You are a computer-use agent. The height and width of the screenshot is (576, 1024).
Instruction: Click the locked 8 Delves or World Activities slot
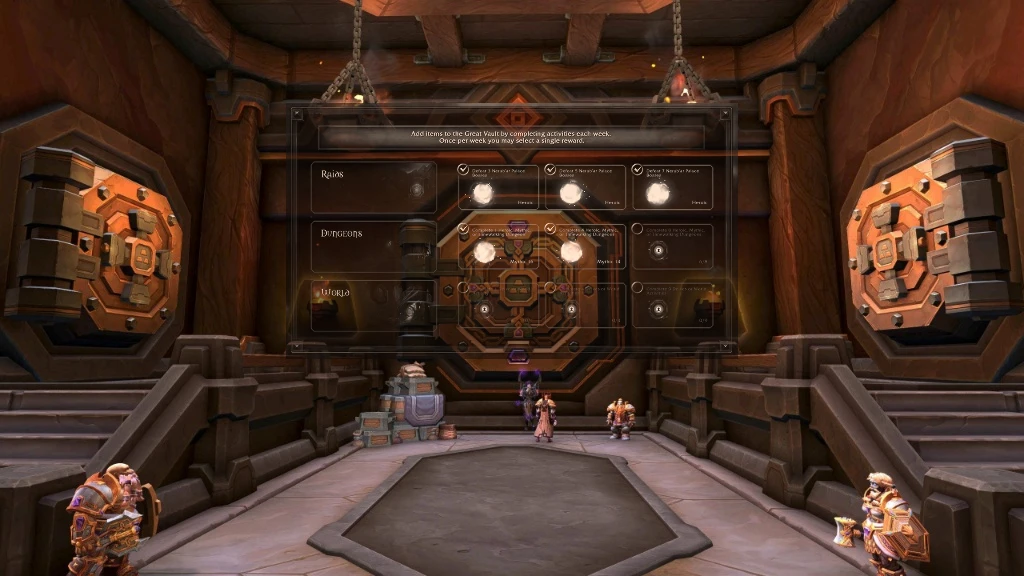pos(657,310)
